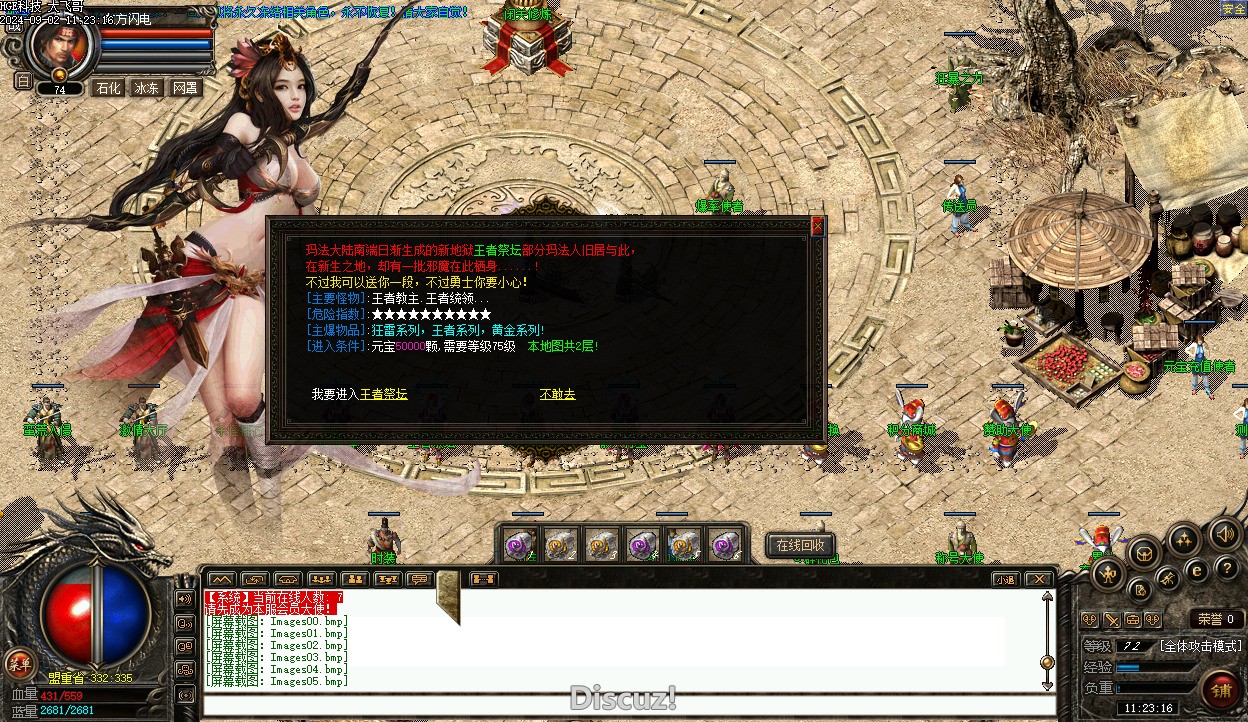Toggle sound with the speaker icon
This screenshot has height=722, width=1248.
pyautogui.click(x=1225, y=534)
